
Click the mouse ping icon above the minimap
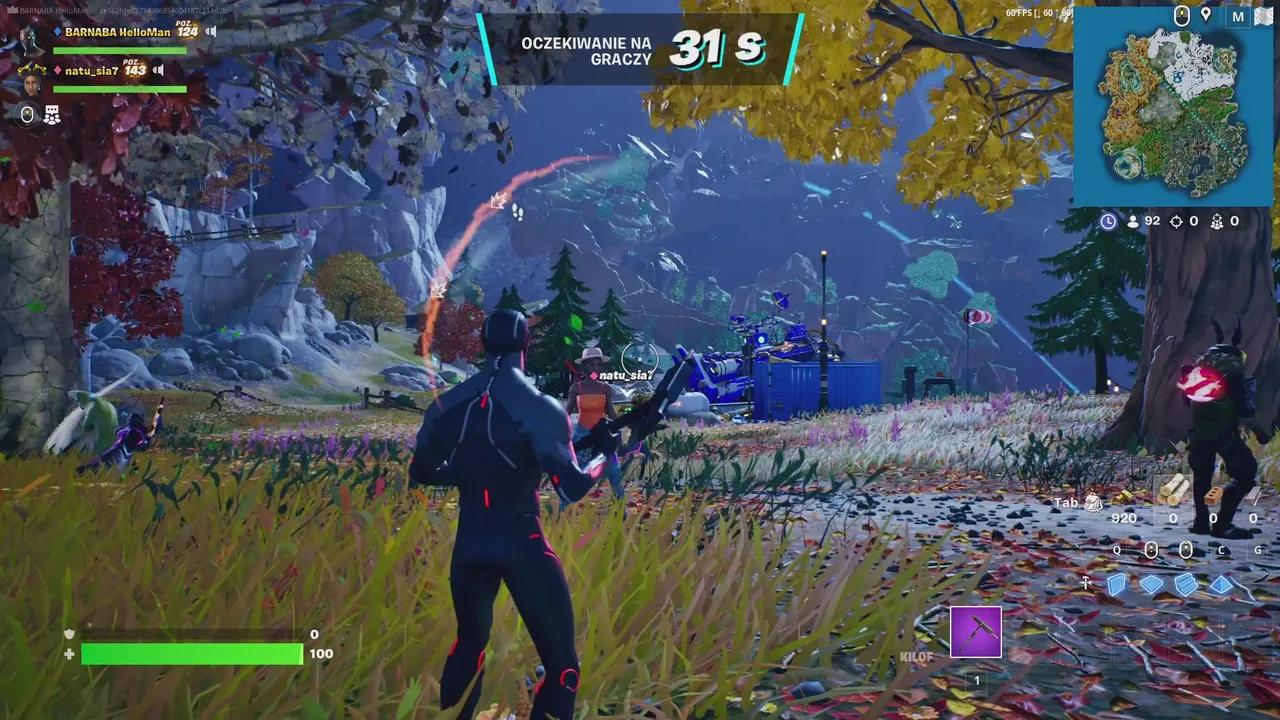1183,16
